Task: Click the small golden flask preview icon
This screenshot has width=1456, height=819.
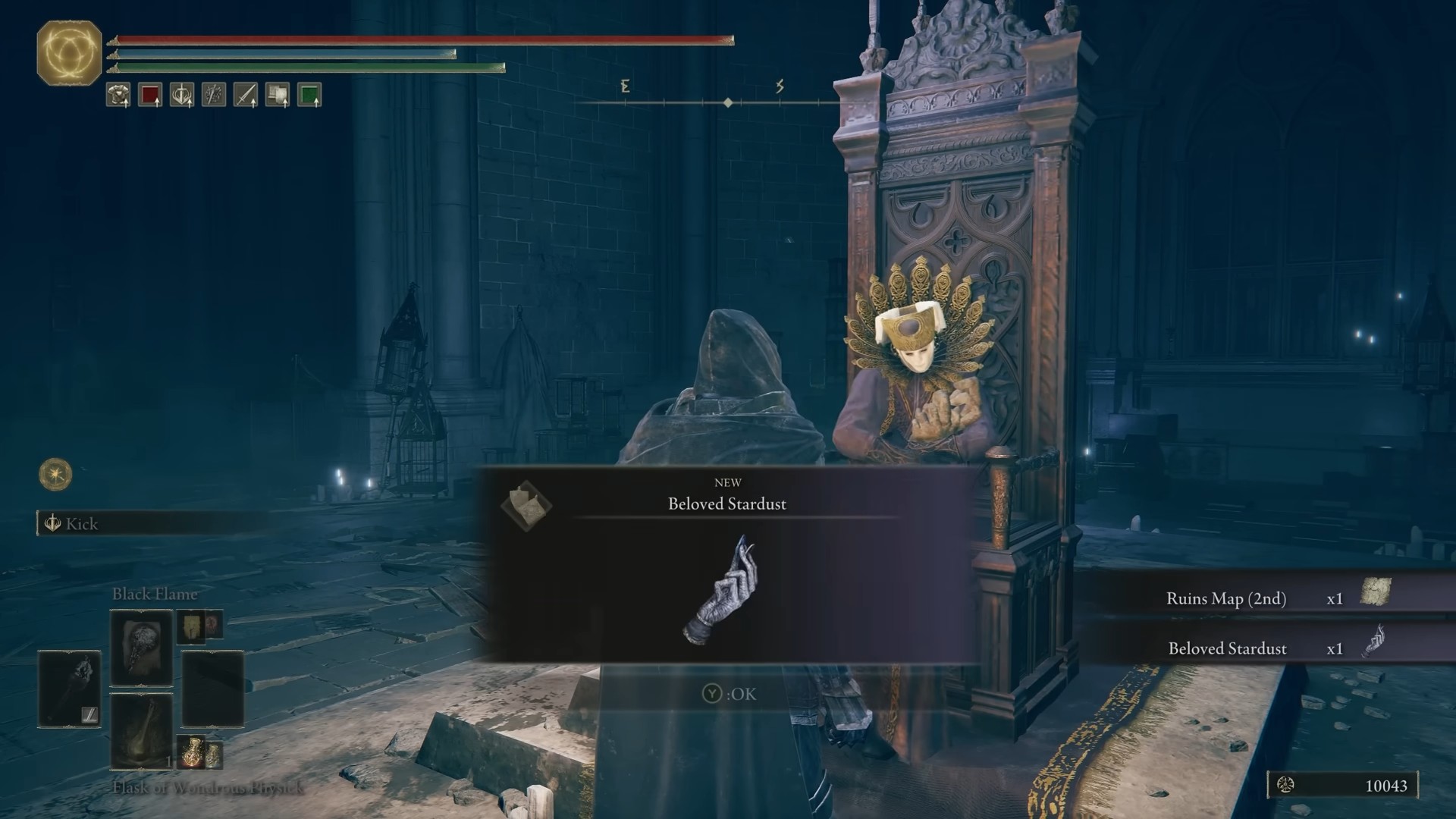Action: pos(193,751)
